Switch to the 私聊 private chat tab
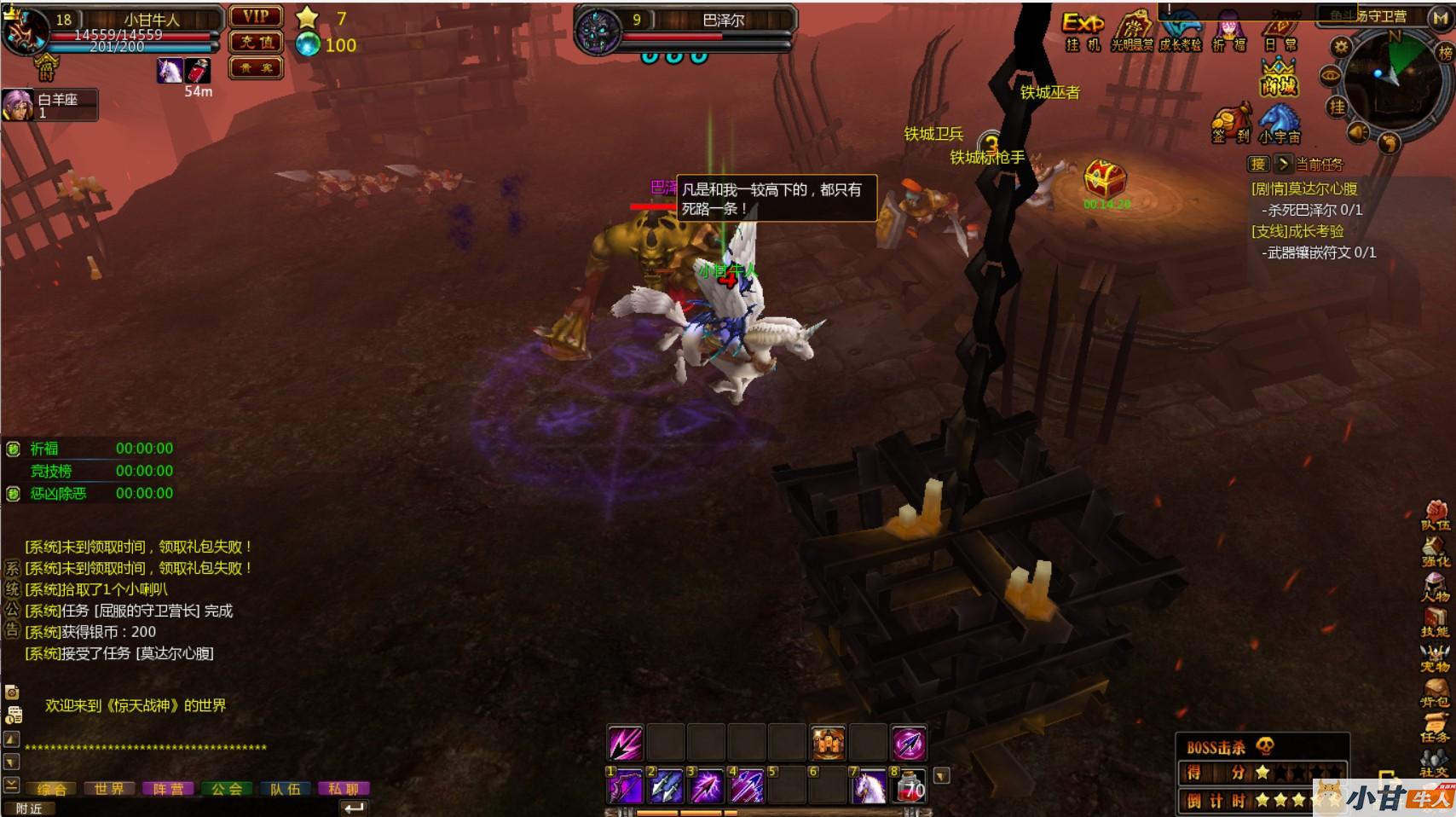 (344, 789)
